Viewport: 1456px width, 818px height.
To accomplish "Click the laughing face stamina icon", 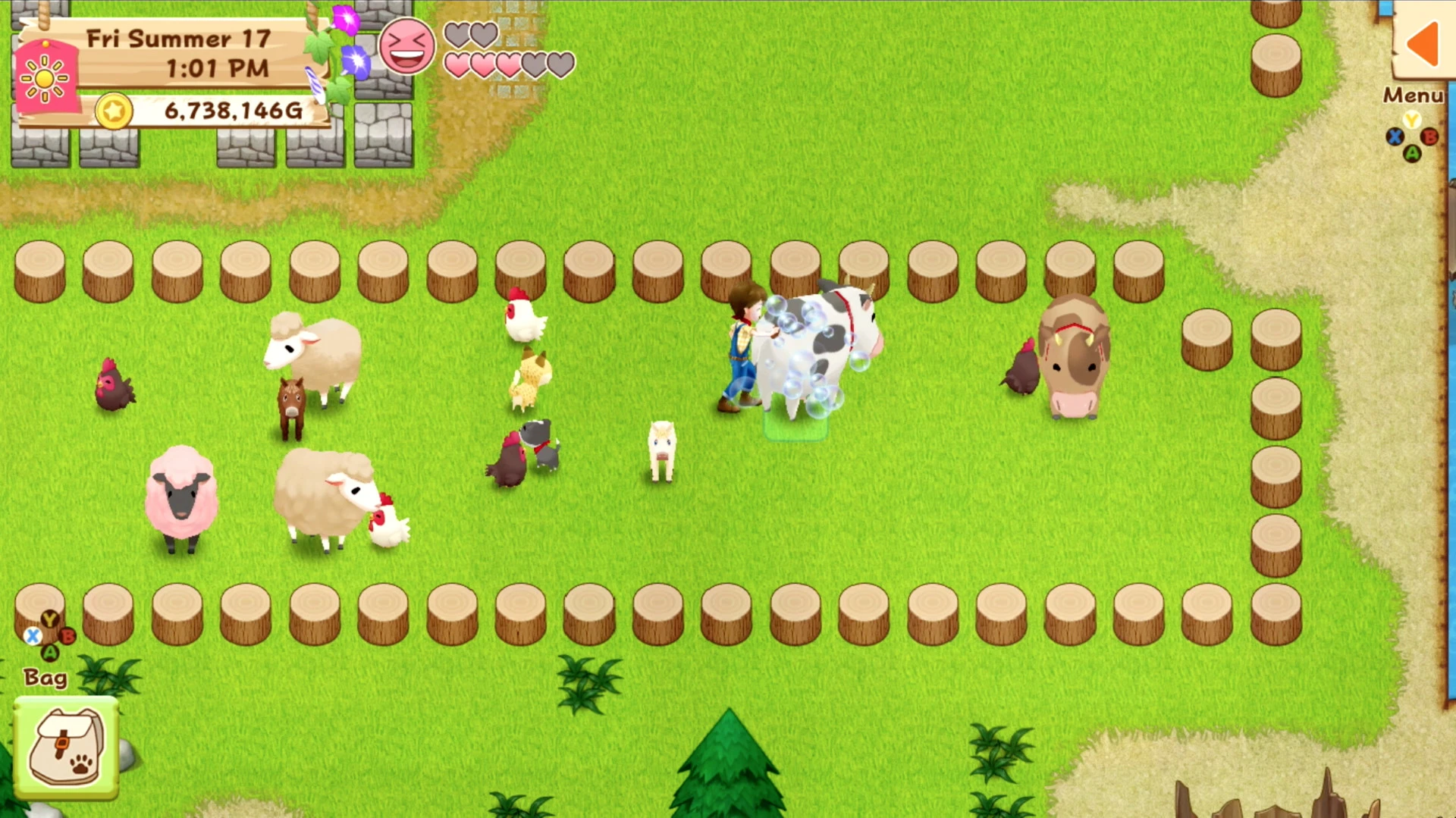I will [x=408, y=47].
